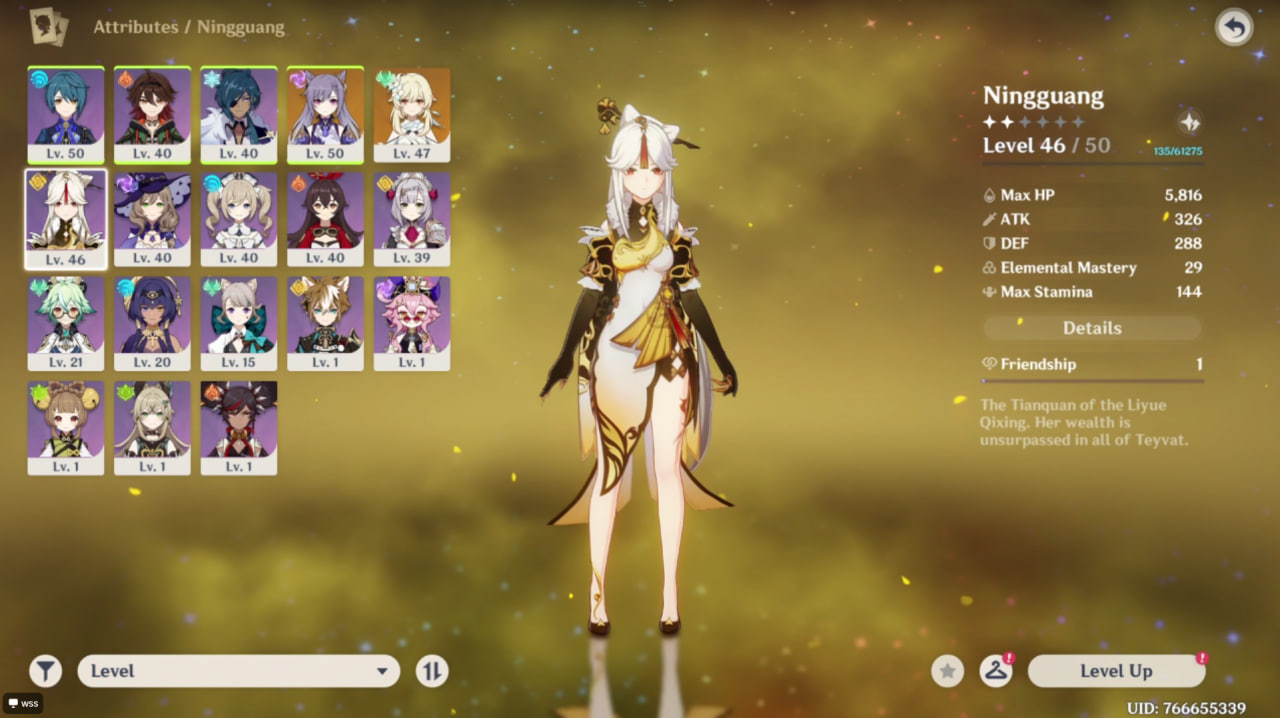Click the WSS overlay badge
1280x718 pixels.
(x=22, y=703)
